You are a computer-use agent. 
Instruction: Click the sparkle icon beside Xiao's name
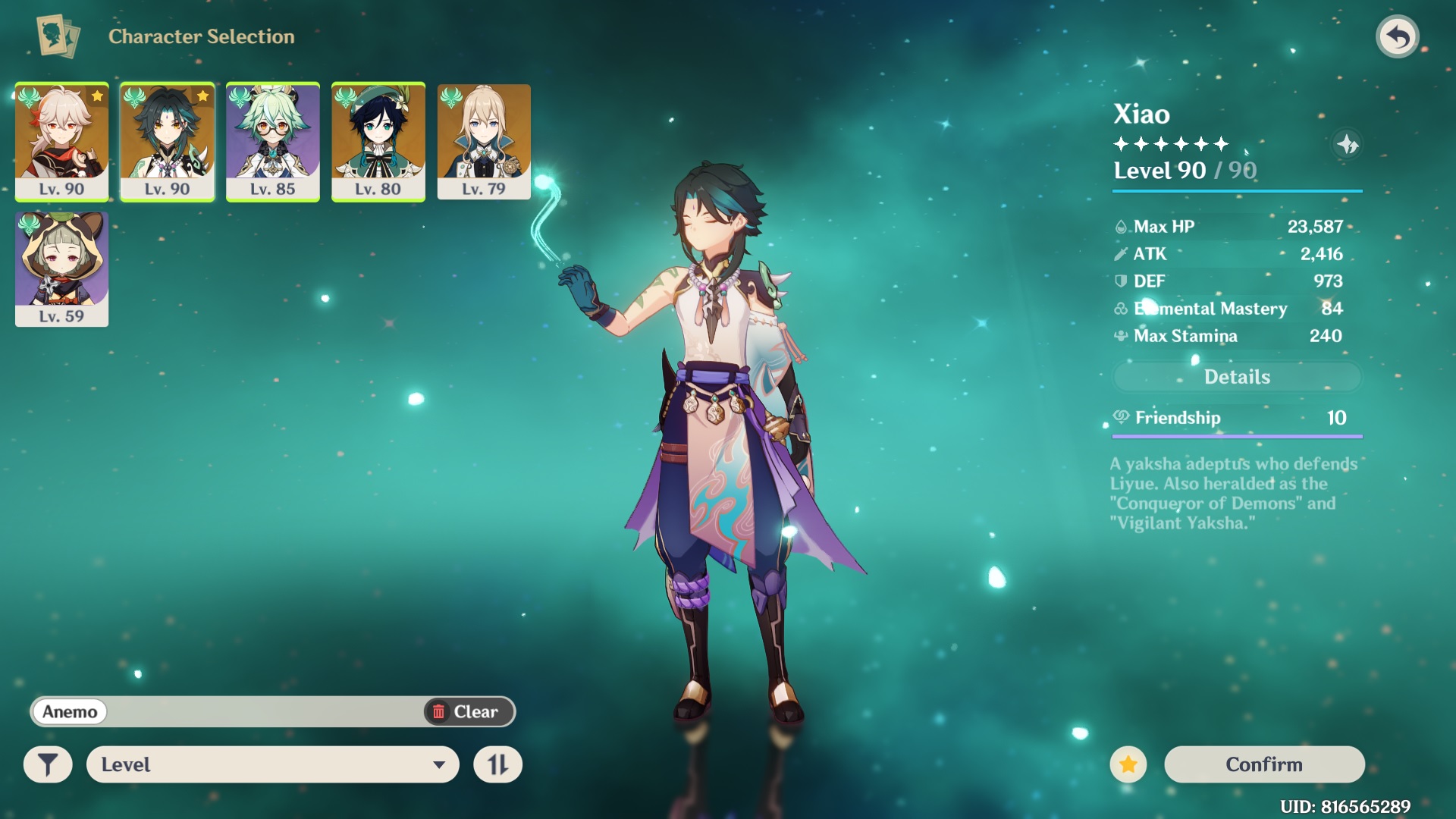point(1347,144)
